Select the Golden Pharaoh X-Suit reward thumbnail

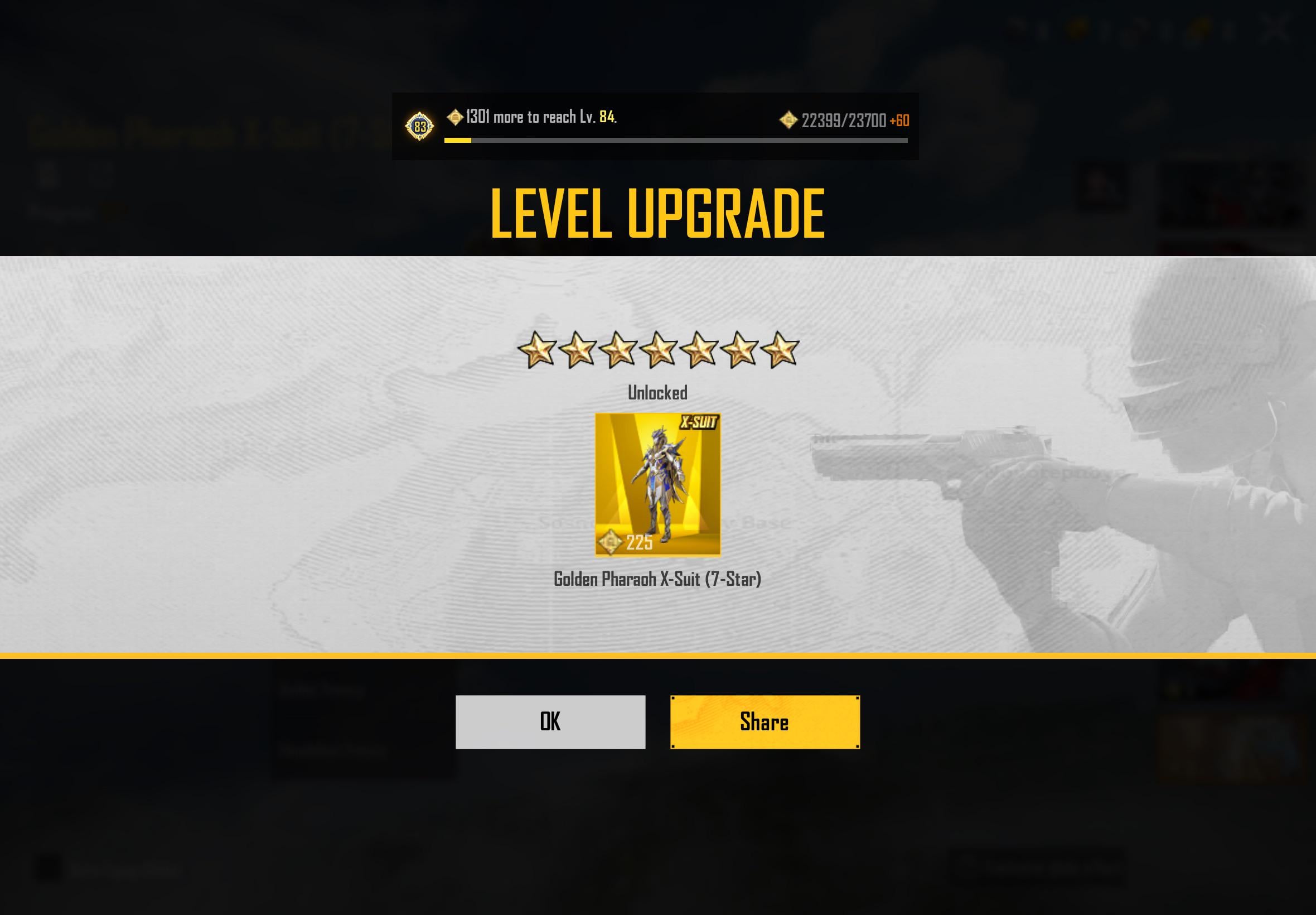tap(657, 484)
